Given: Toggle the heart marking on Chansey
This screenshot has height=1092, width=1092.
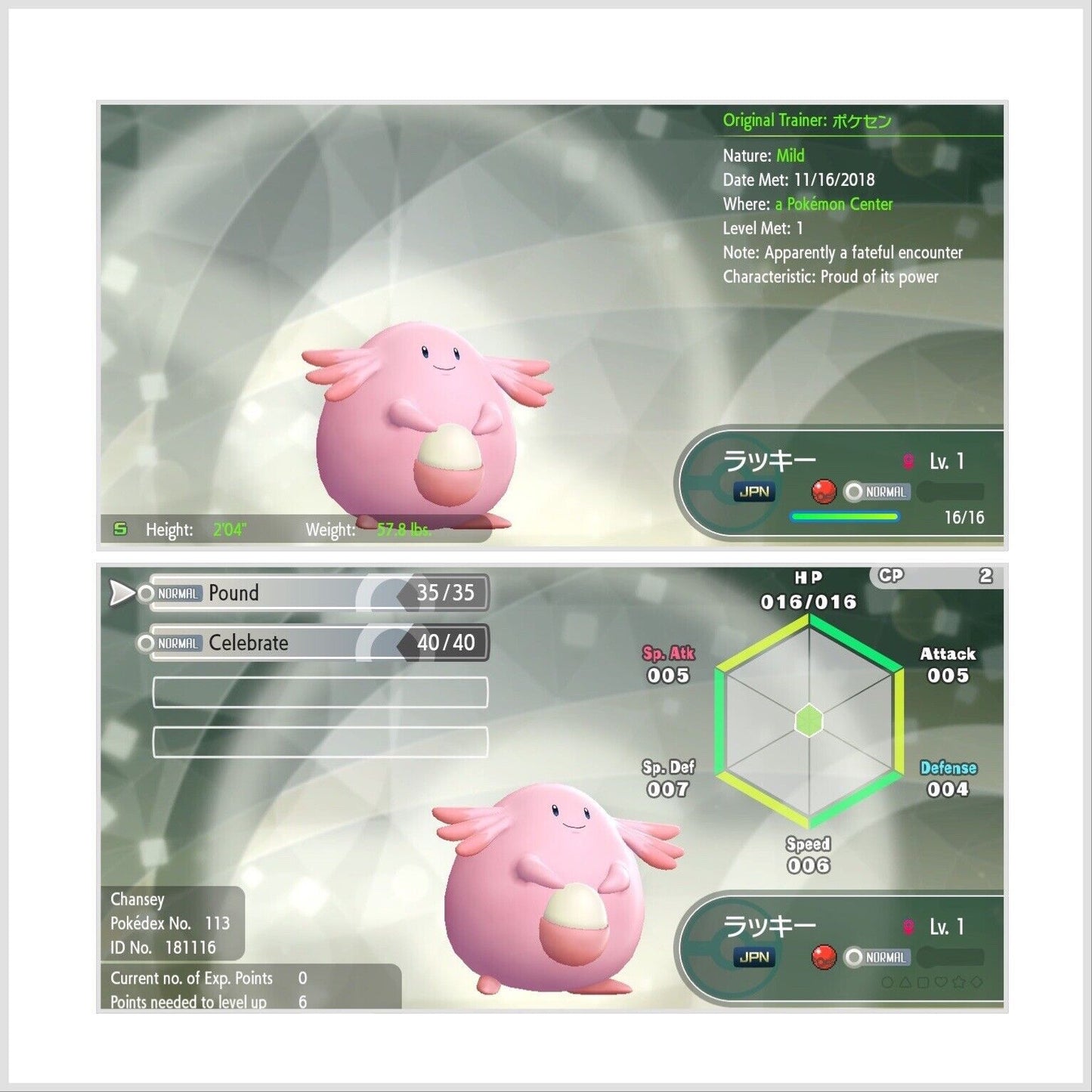Looking at the screenshot, I should tap(942, 982).
